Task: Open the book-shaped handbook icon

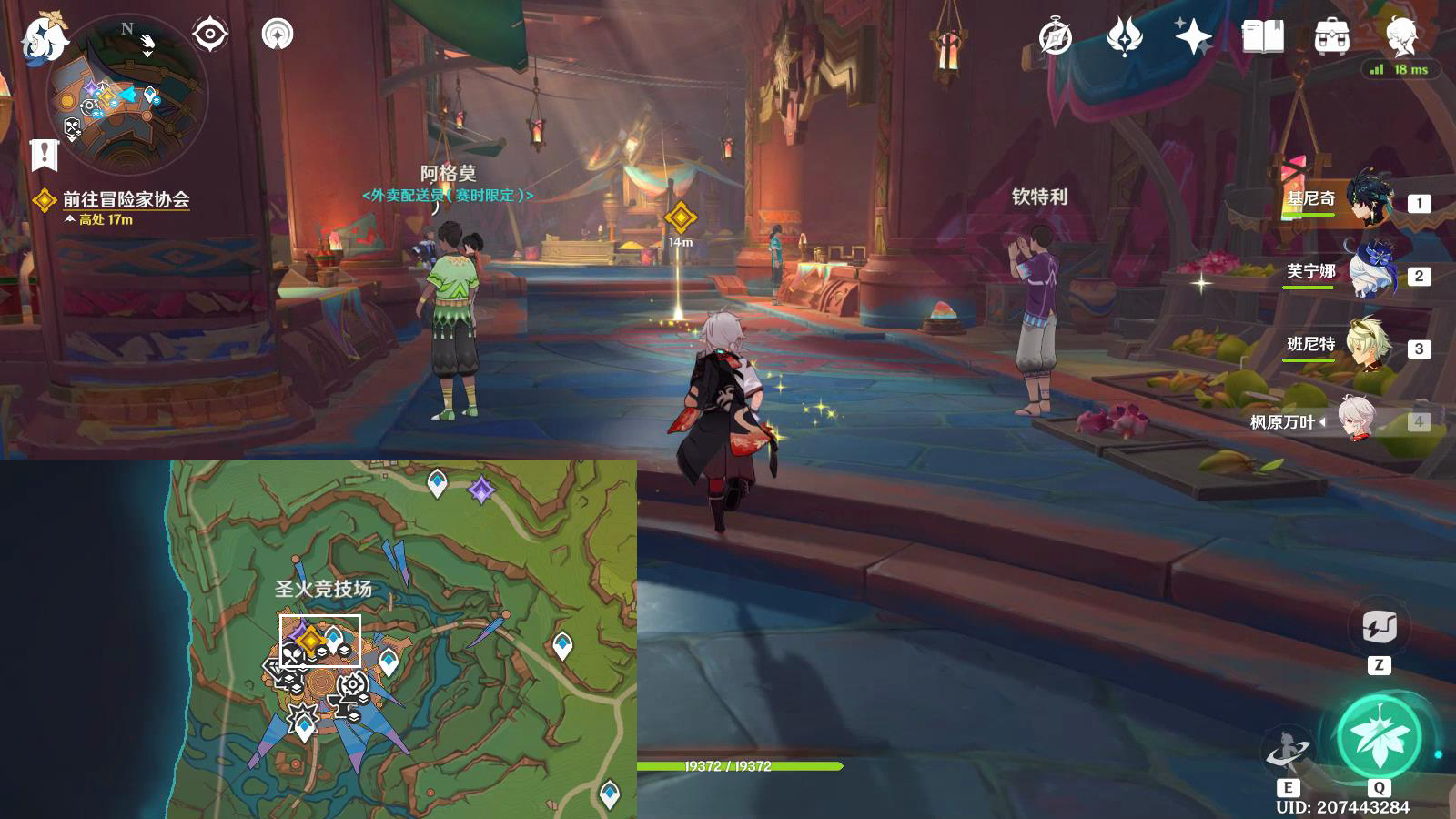Action: [1262, 37]
